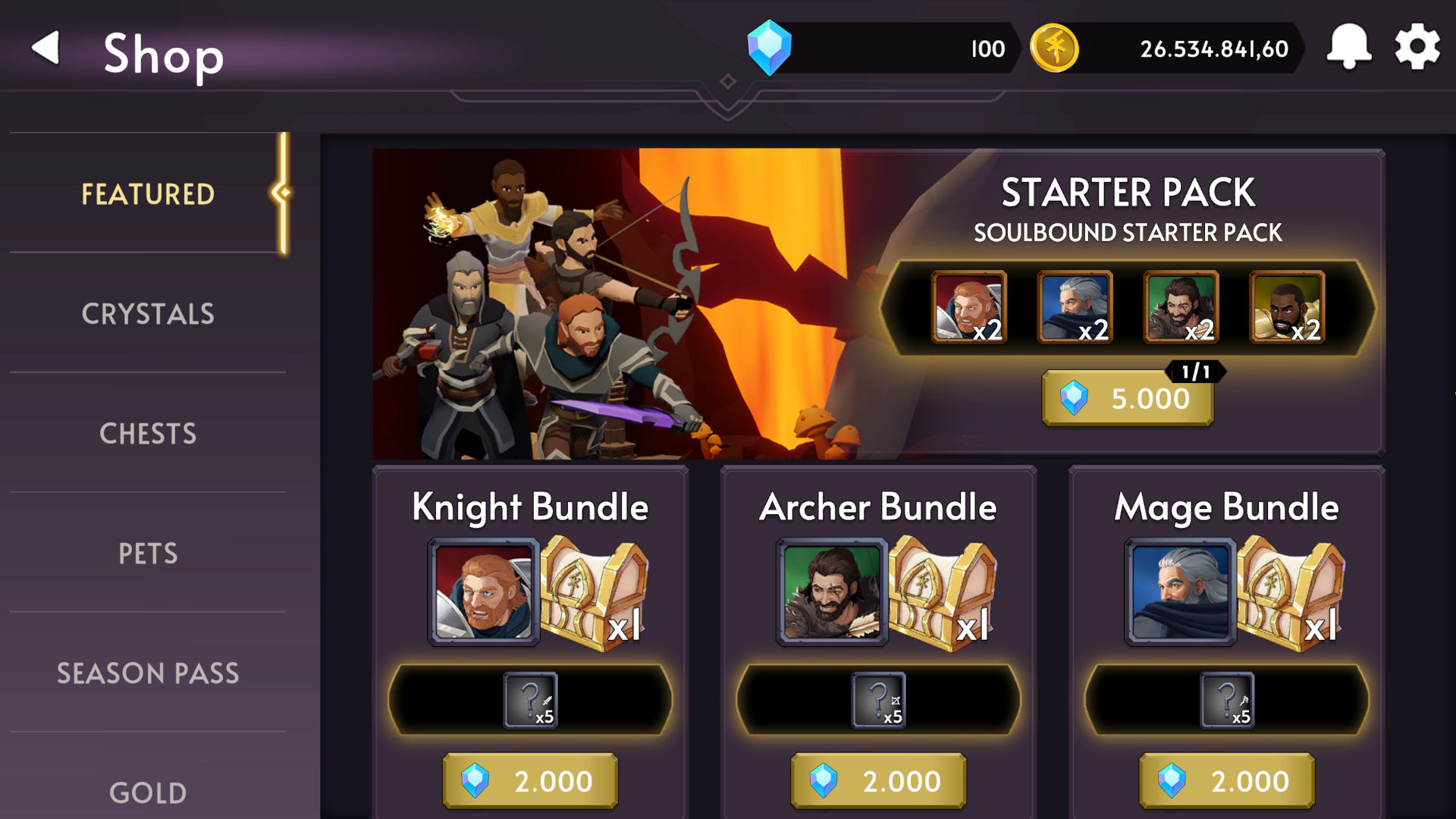Open the notification bell
1456x819 pixels.
click(x=1349, y=48)
